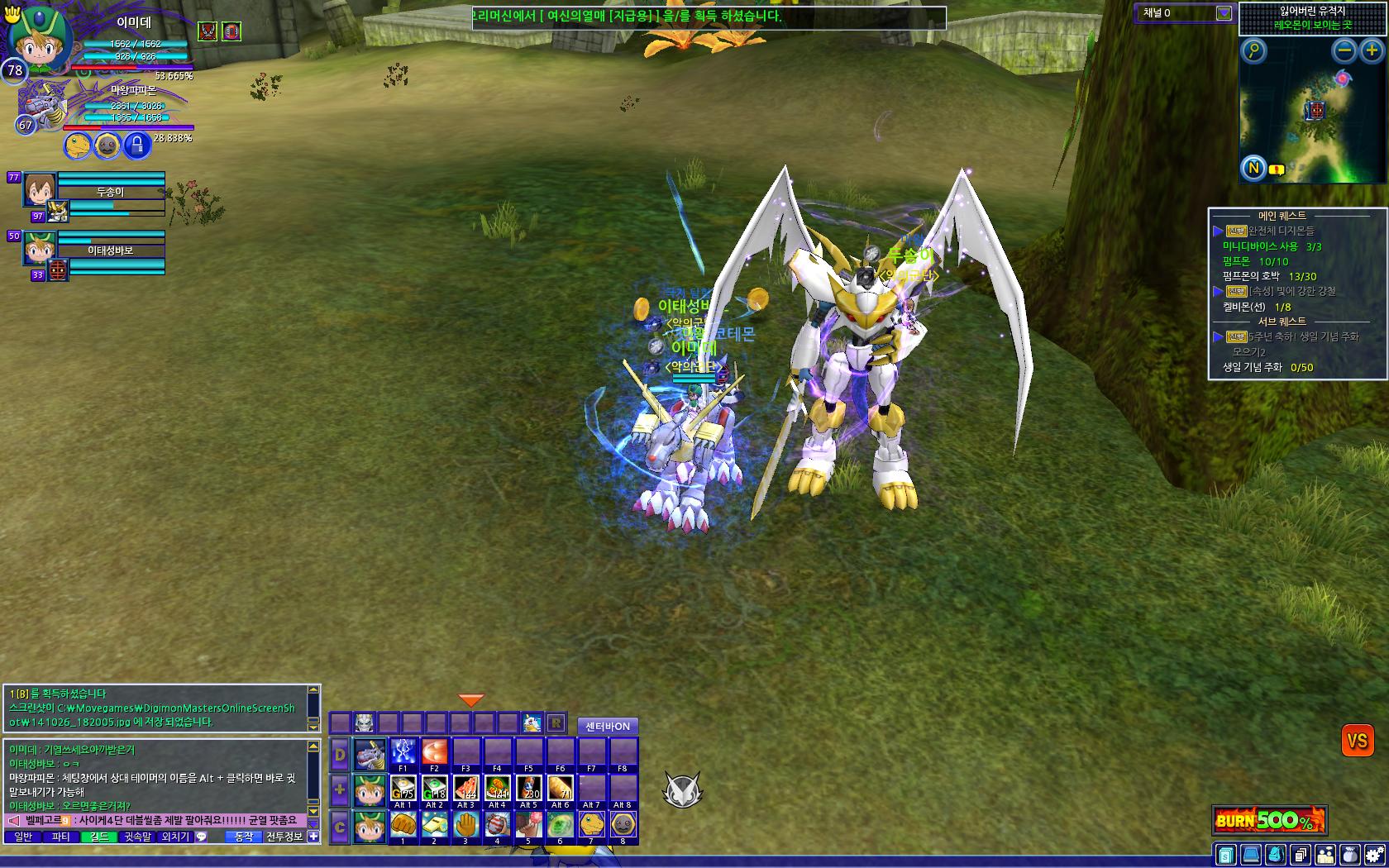Open the community friends icon

(x=1325, y=855)
